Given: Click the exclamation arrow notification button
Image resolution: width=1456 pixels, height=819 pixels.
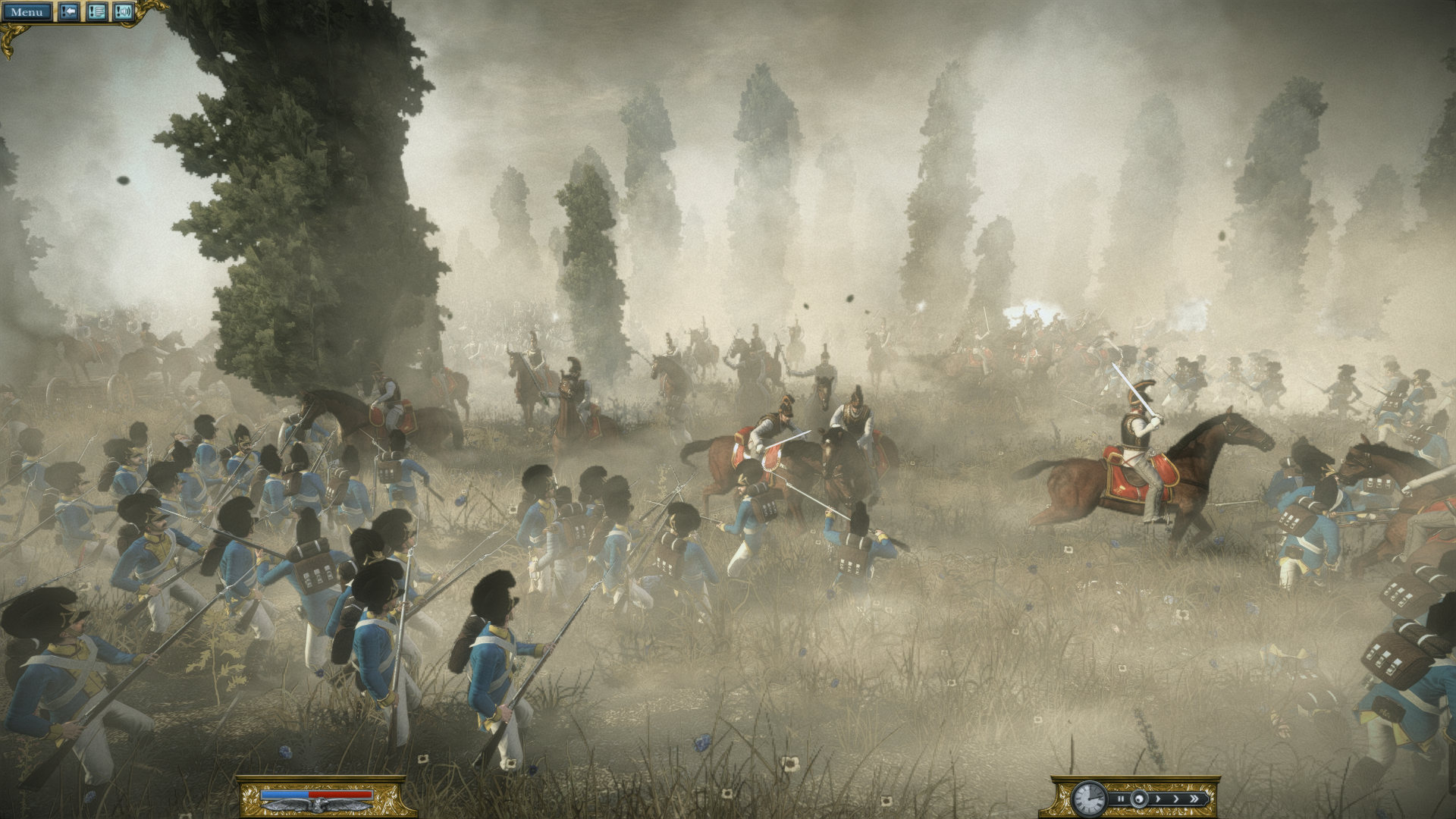Looking at the screenshot, I should tap(69, 12).
